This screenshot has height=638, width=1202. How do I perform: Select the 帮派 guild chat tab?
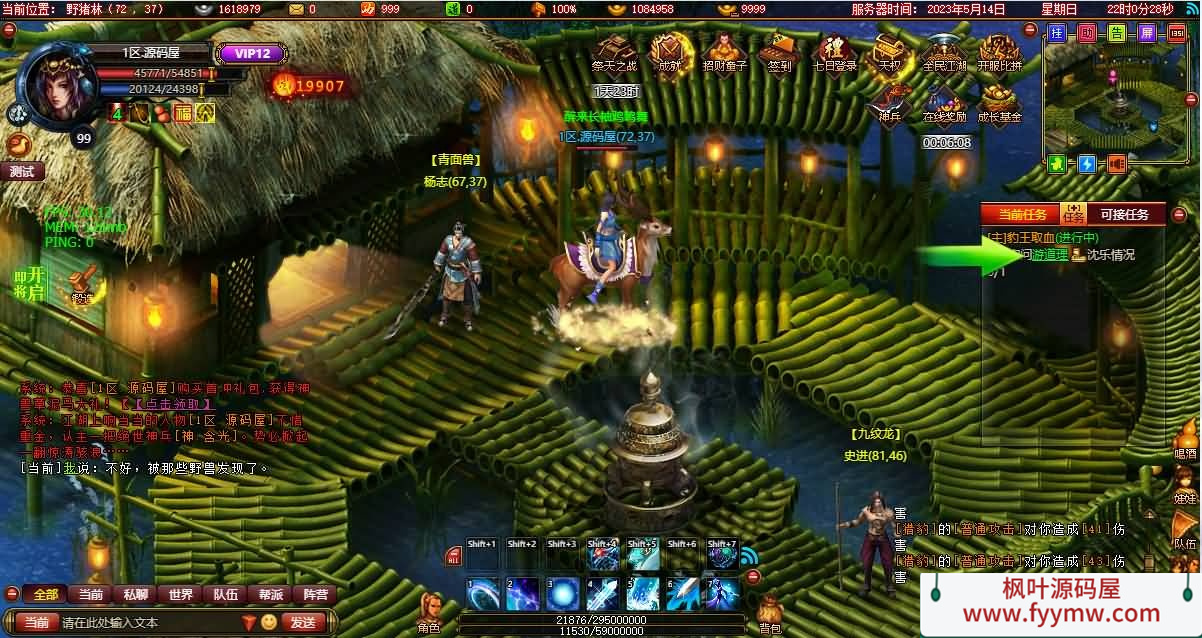pos(270,594)
